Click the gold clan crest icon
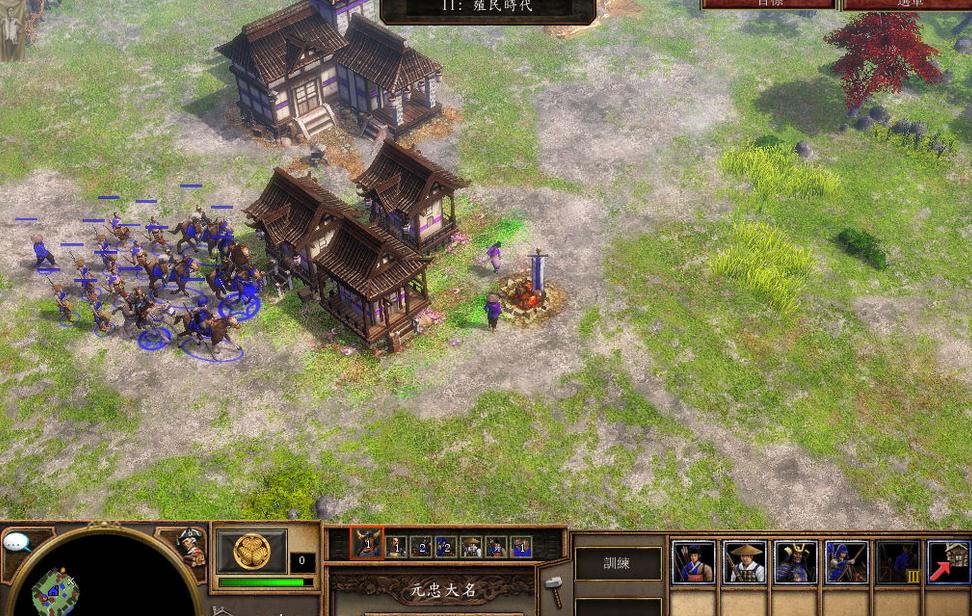The width and height of the screenshot is (972, 616). coord(251,551)
